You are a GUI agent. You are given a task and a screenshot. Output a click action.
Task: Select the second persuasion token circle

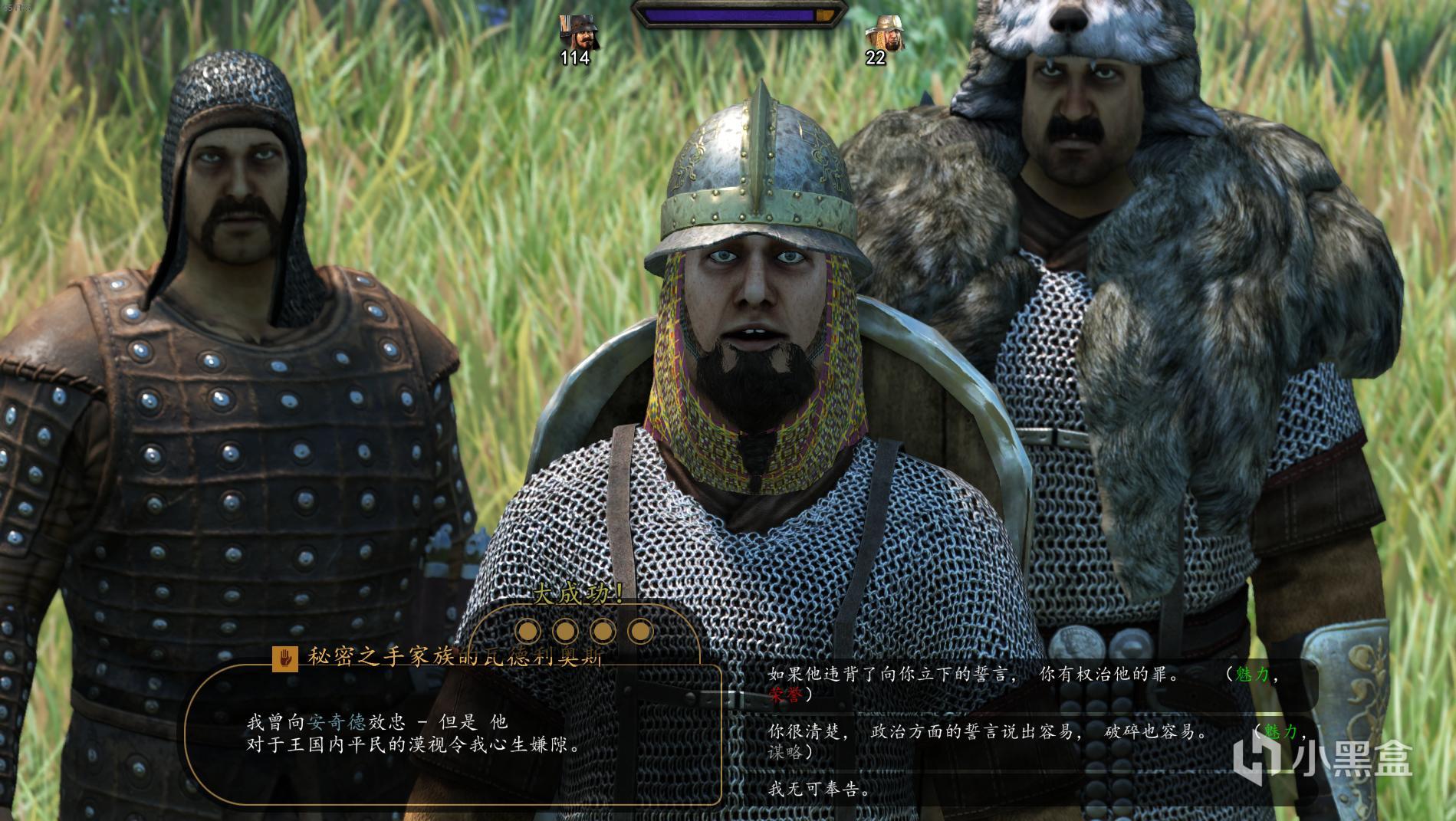(x=566, y=629)
